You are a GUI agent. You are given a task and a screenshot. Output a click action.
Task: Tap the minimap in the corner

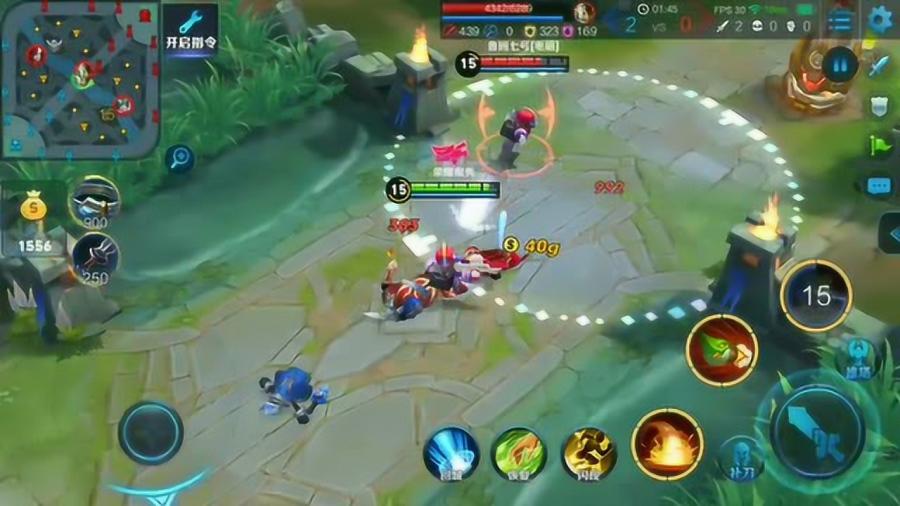80,80
